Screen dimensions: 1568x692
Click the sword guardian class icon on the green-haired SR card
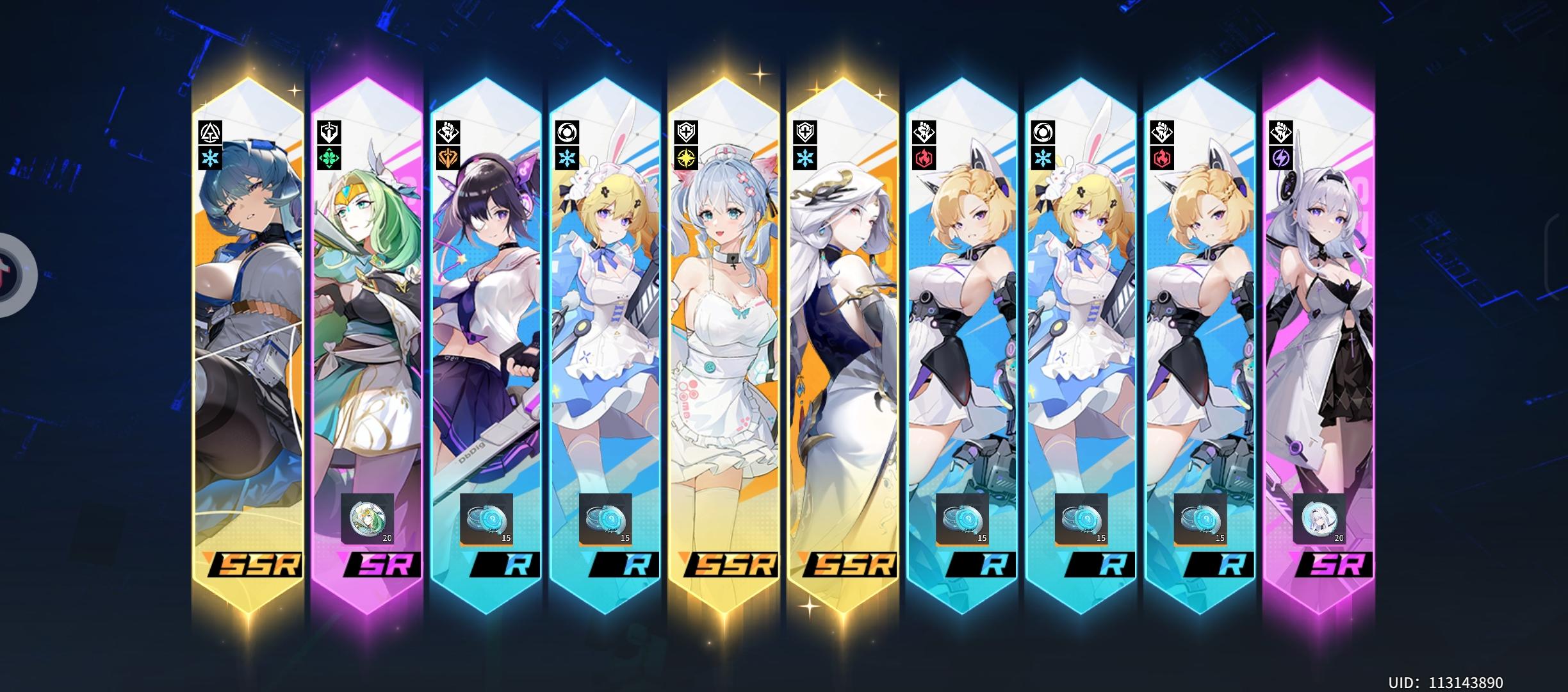328,132
